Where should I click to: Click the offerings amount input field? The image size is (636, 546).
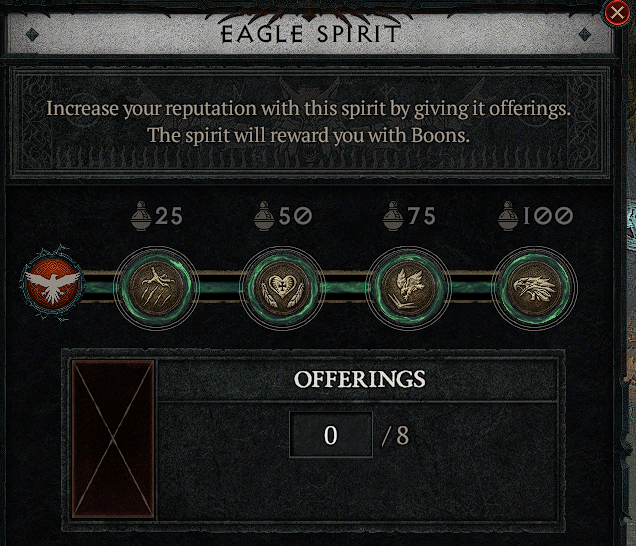(x=331, y=435)
